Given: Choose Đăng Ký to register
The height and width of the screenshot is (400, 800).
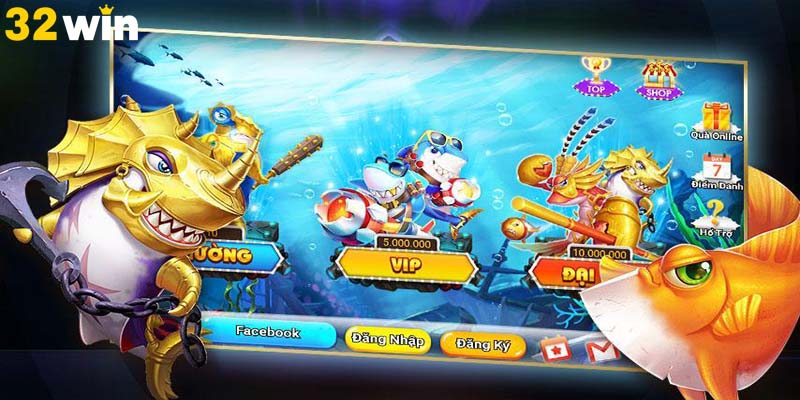Looking at the screenshot, I should pos(483,343).
